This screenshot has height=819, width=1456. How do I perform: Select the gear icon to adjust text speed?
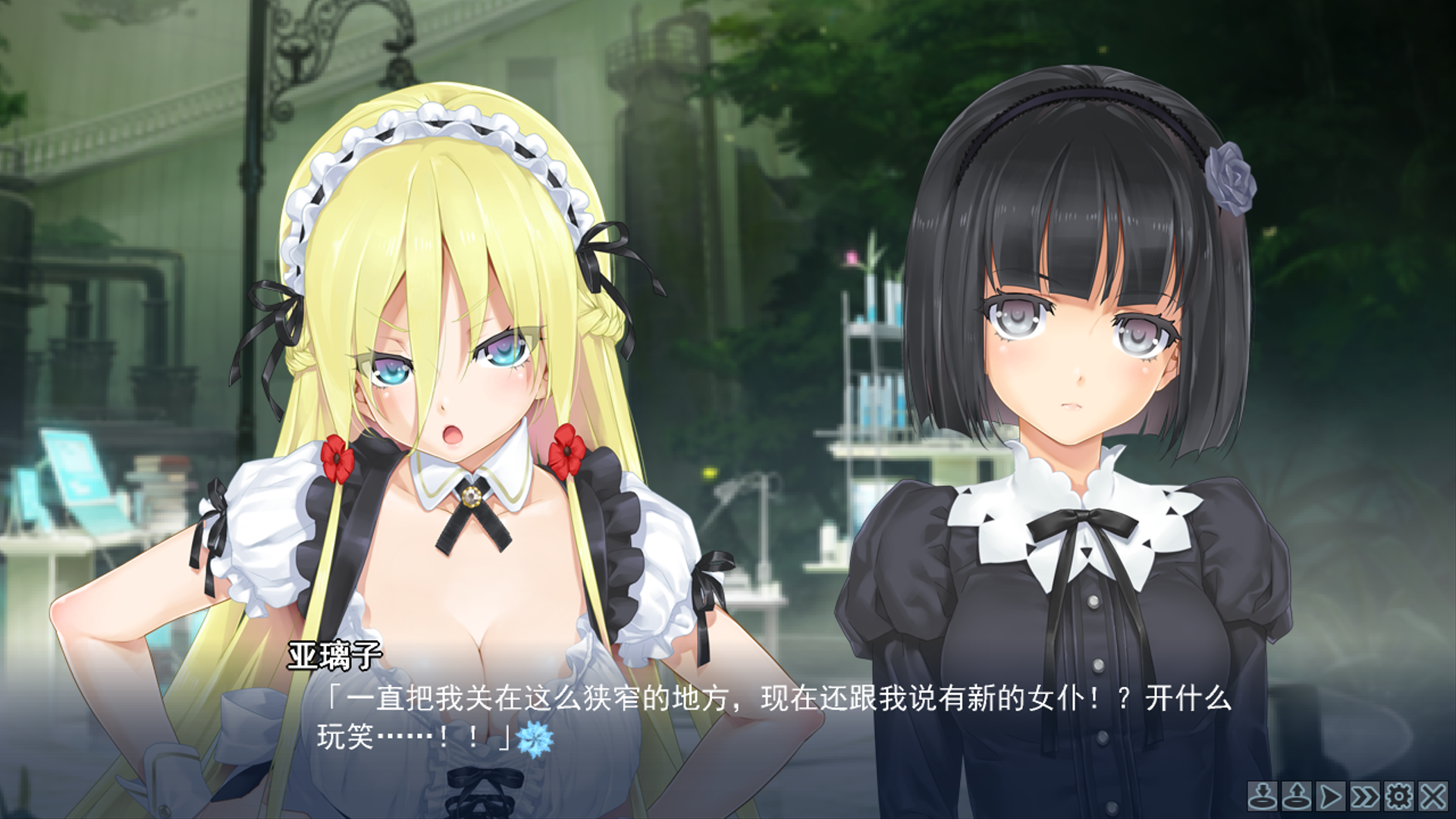pyautogui.click(x=1399, y=796)
